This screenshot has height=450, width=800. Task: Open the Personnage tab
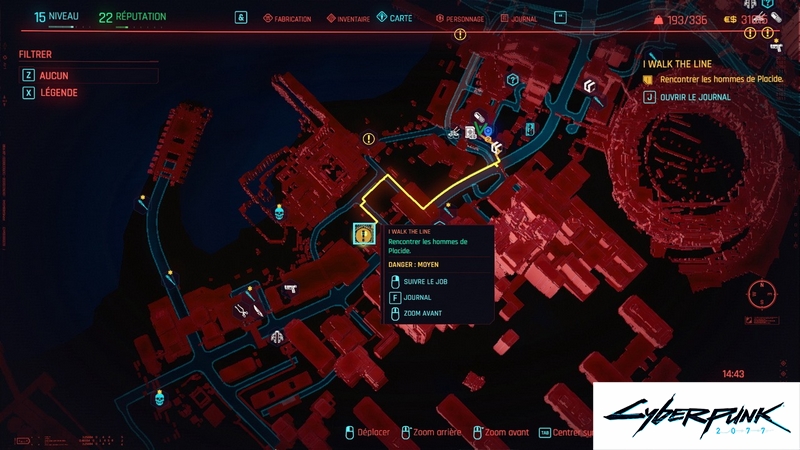(x=460, y=19)
